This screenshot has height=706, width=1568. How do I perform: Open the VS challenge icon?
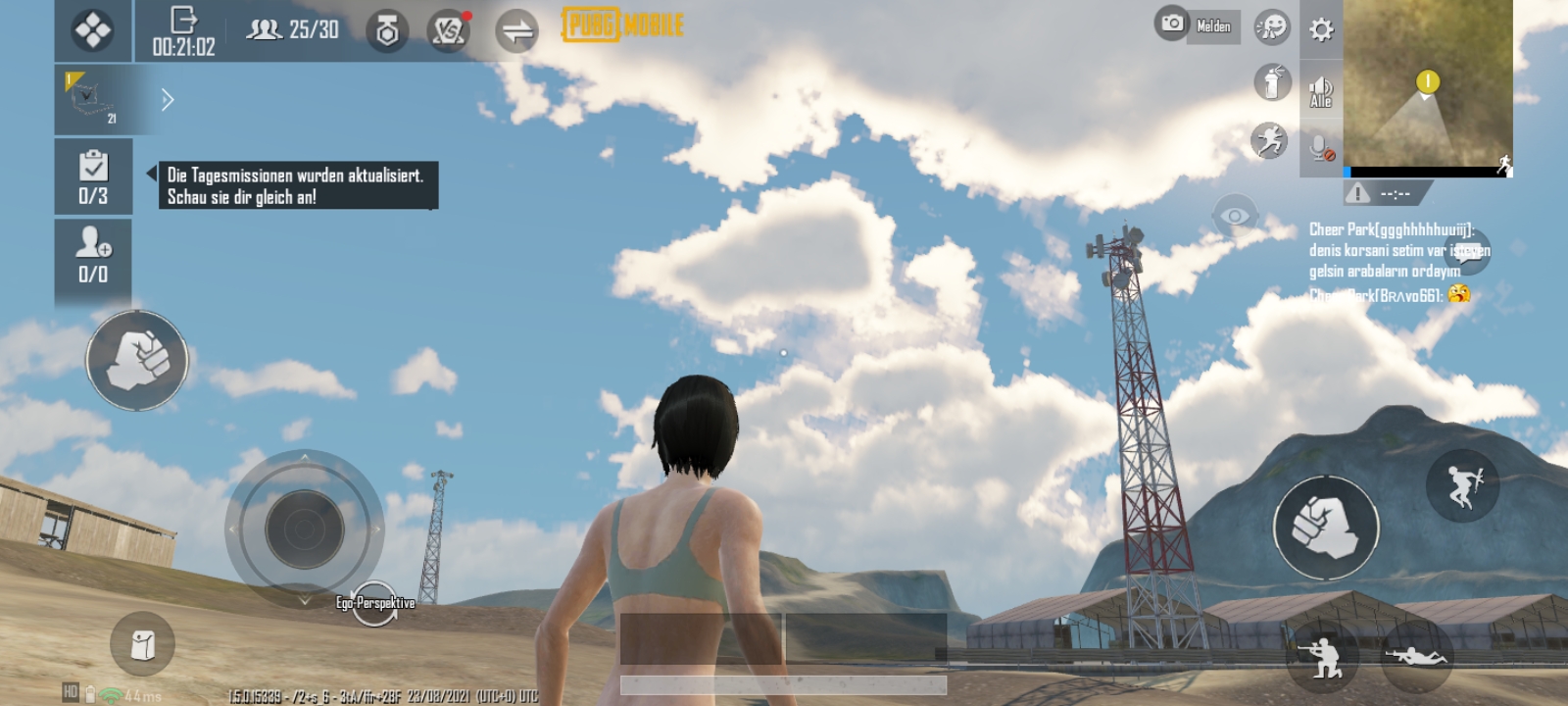point(449,30)
